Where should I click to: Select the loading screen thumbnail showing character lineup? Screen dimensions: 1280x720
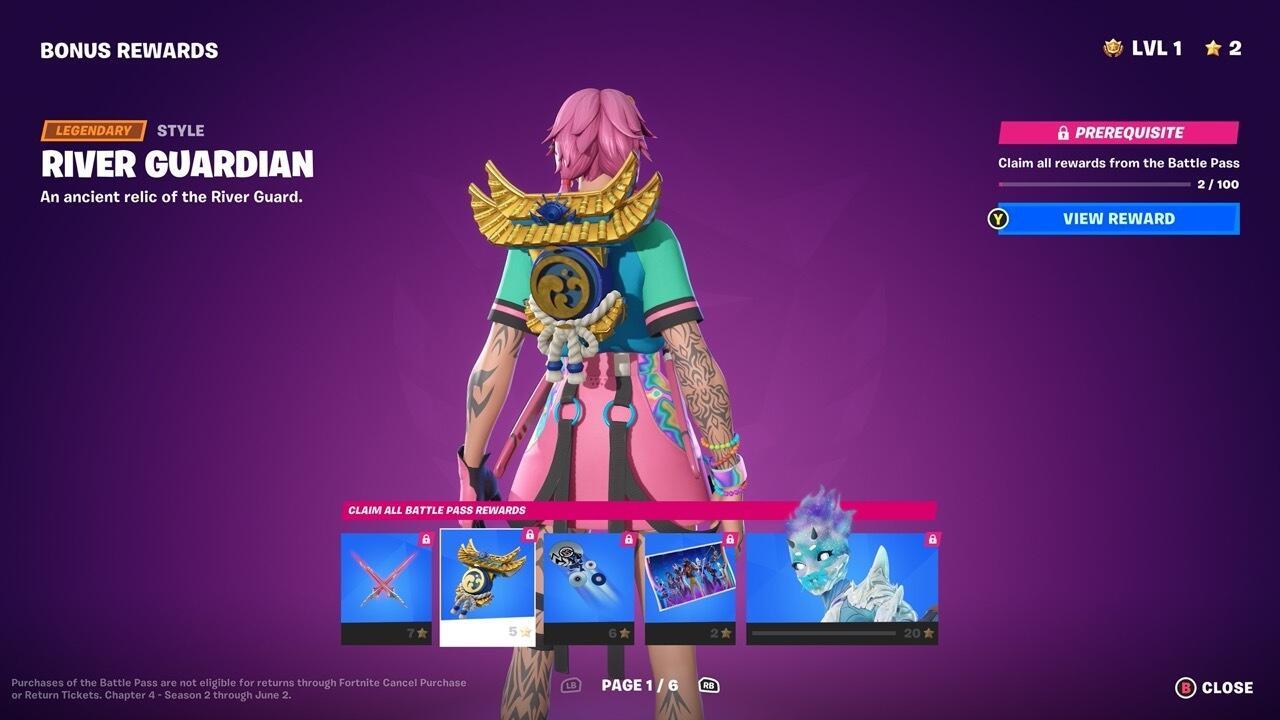(x=692, y=580)
